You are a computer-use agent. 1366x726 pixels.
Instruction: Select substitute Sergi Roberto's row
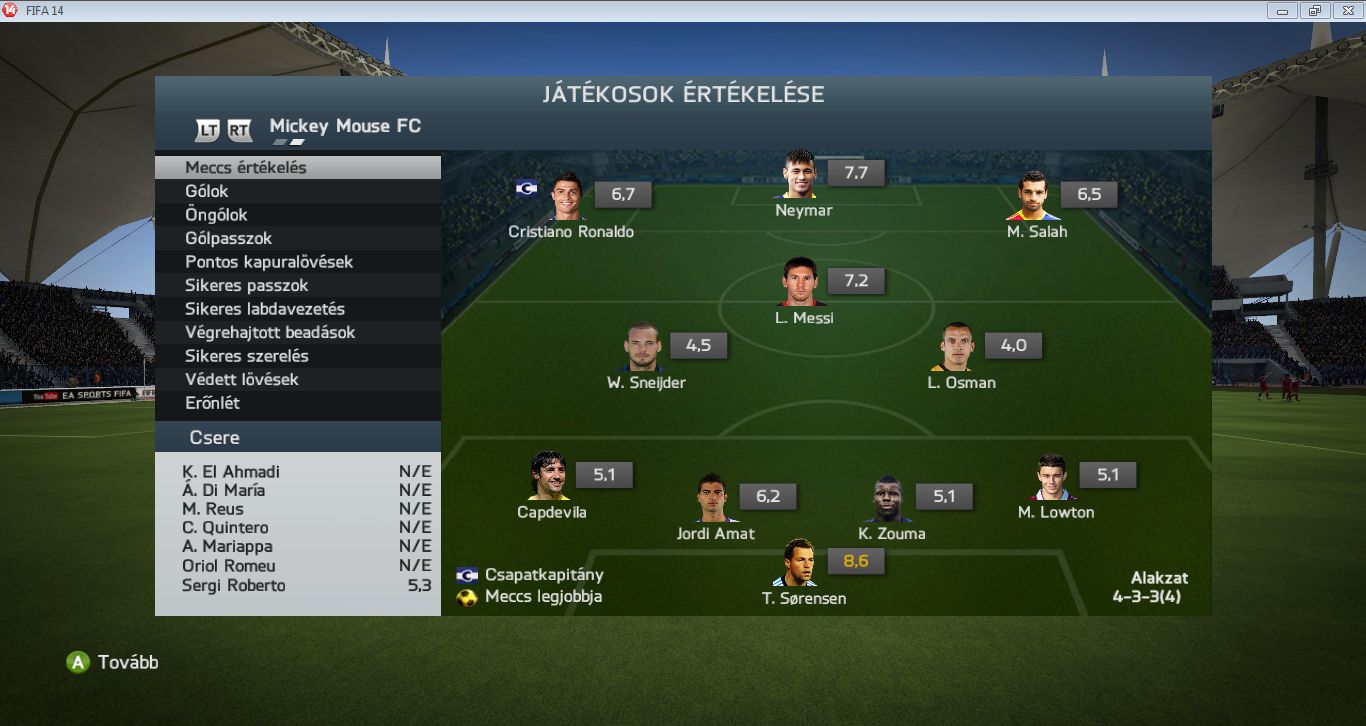(x=298, y=586)
